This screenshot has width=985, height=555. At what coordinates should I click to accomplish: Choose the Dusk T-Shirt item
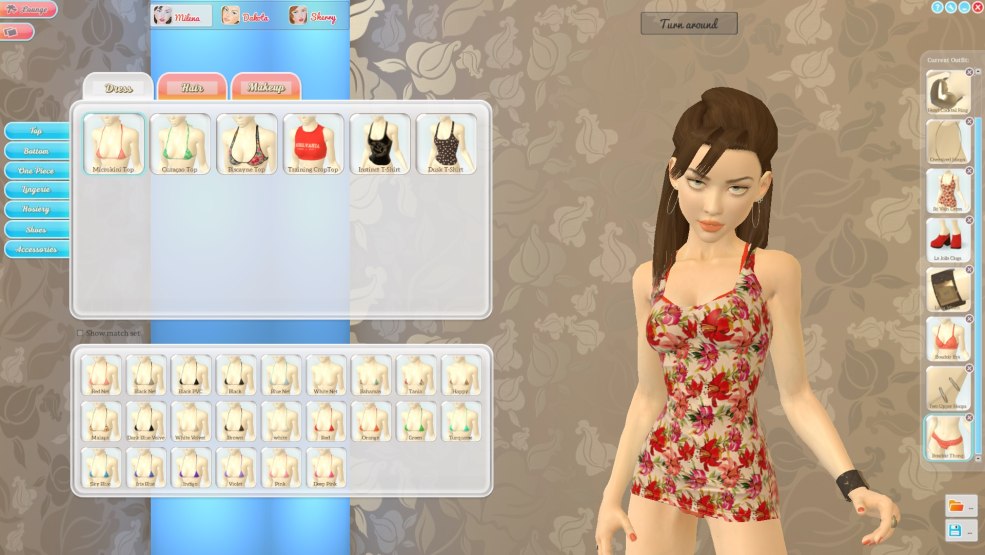coord(446,144)
